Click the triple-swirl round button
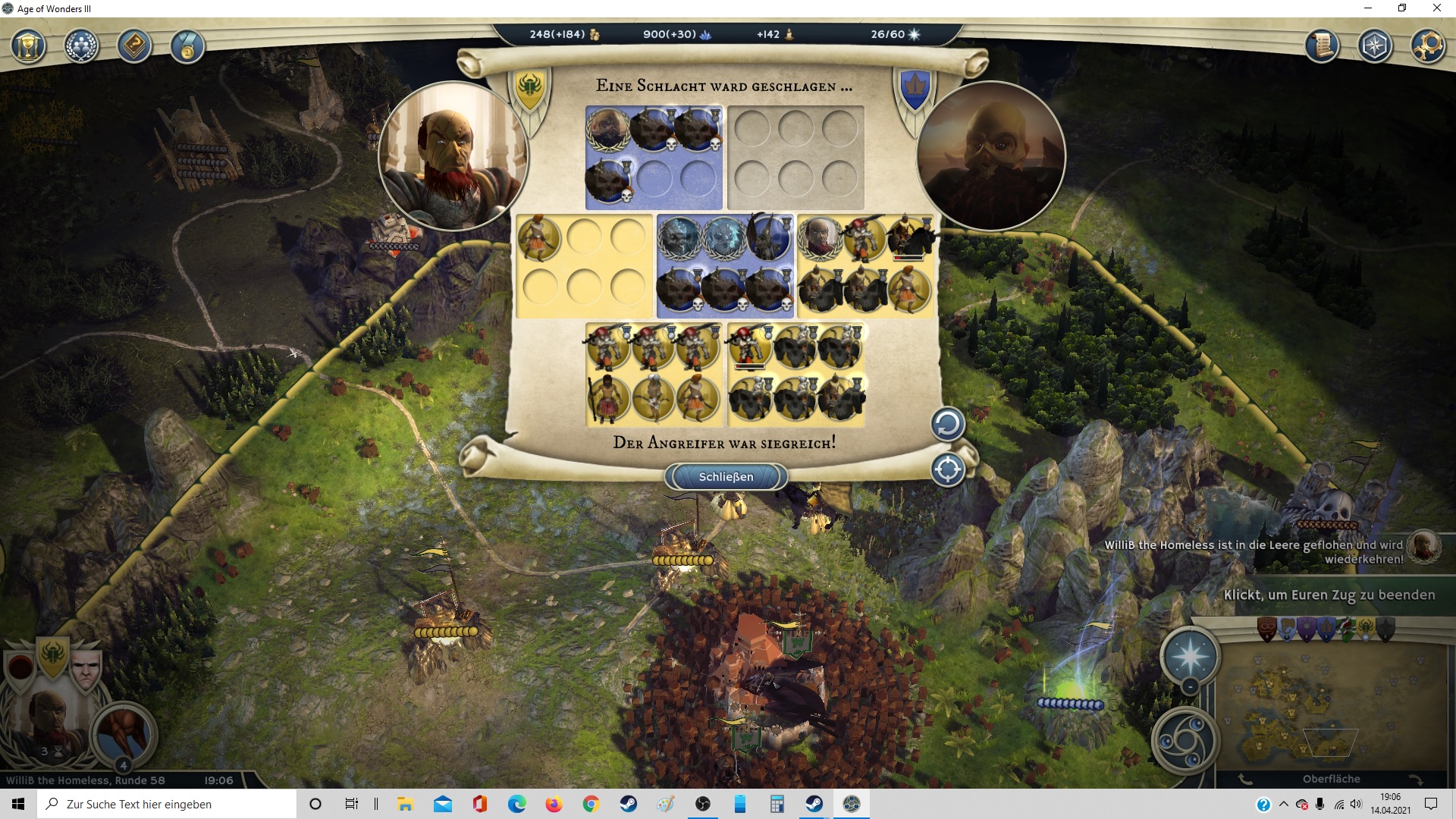The image size is (1456, 819). (1185, 740)
